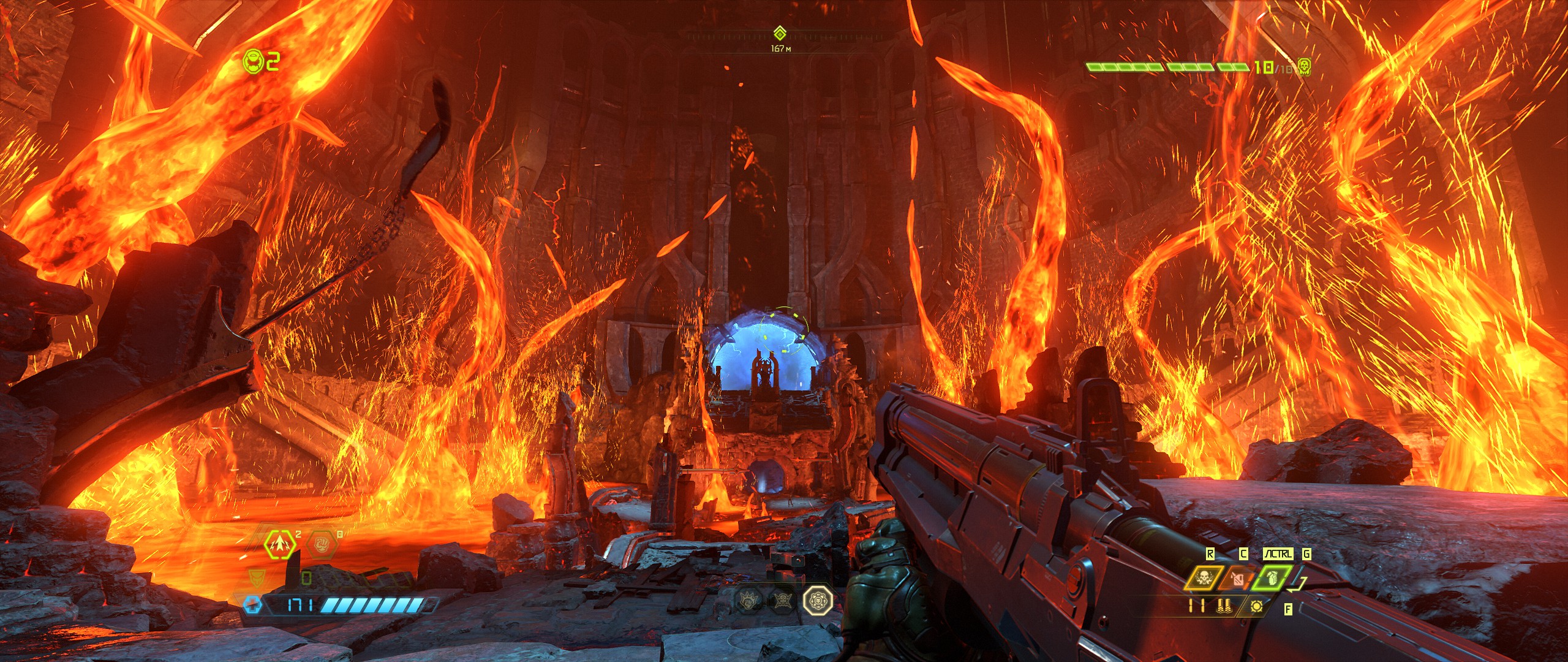
Task: Click the green objective marker on compass
Action: 780,33
